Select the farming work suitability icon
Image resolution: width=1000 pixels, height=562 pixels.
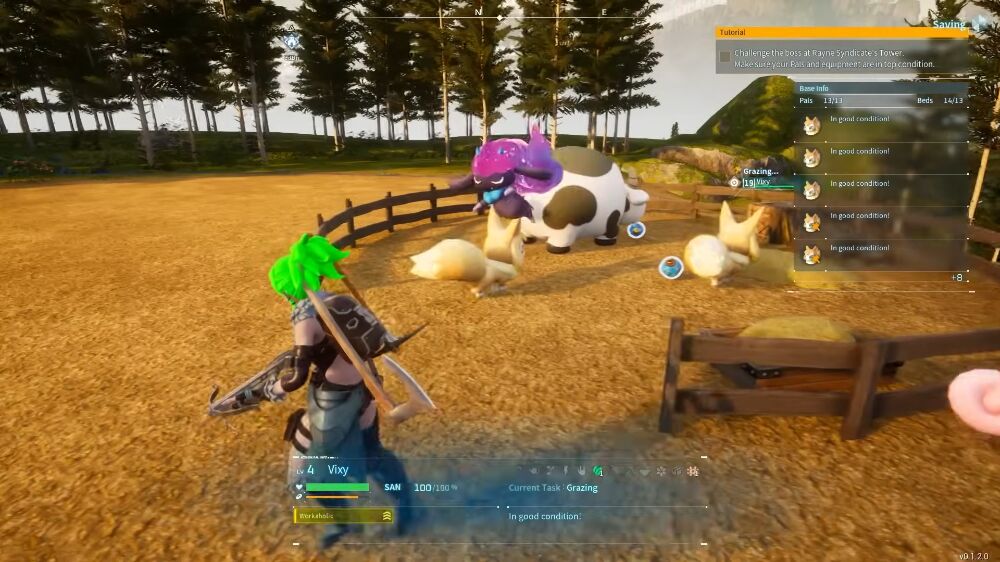pyautogui.click(x=692, y=470)
